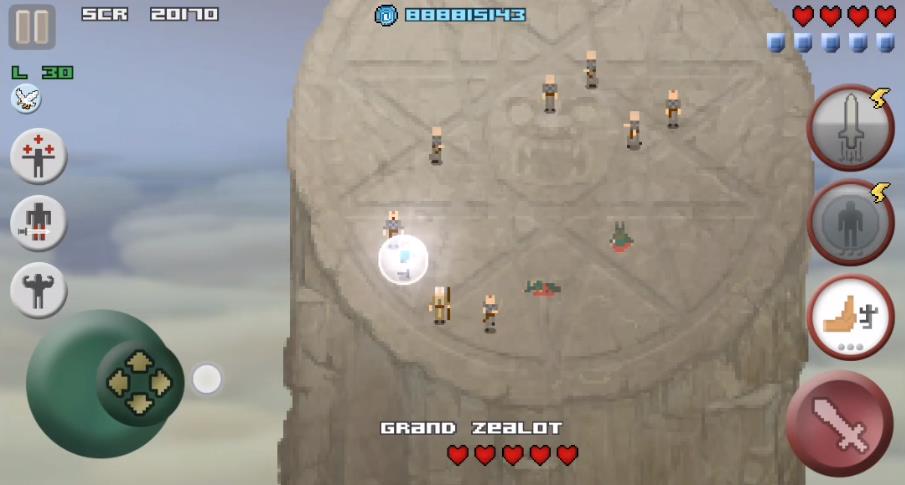905x485 pixels.
Task: Use the hand flick ability
Action: (x=850, y=316)
